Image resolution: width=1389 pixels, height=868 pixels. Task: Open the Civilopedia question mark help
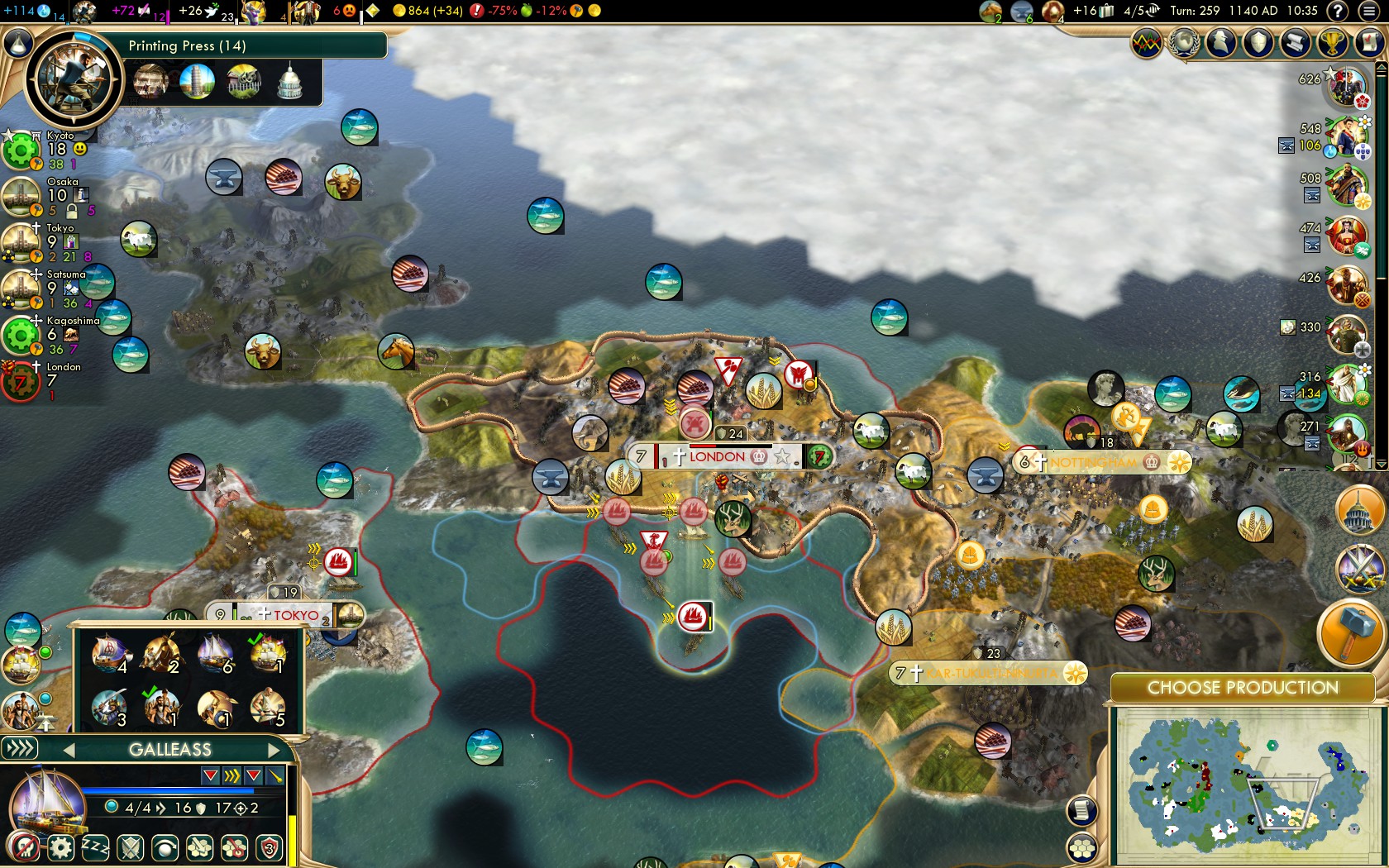(x=1337, y=11)
